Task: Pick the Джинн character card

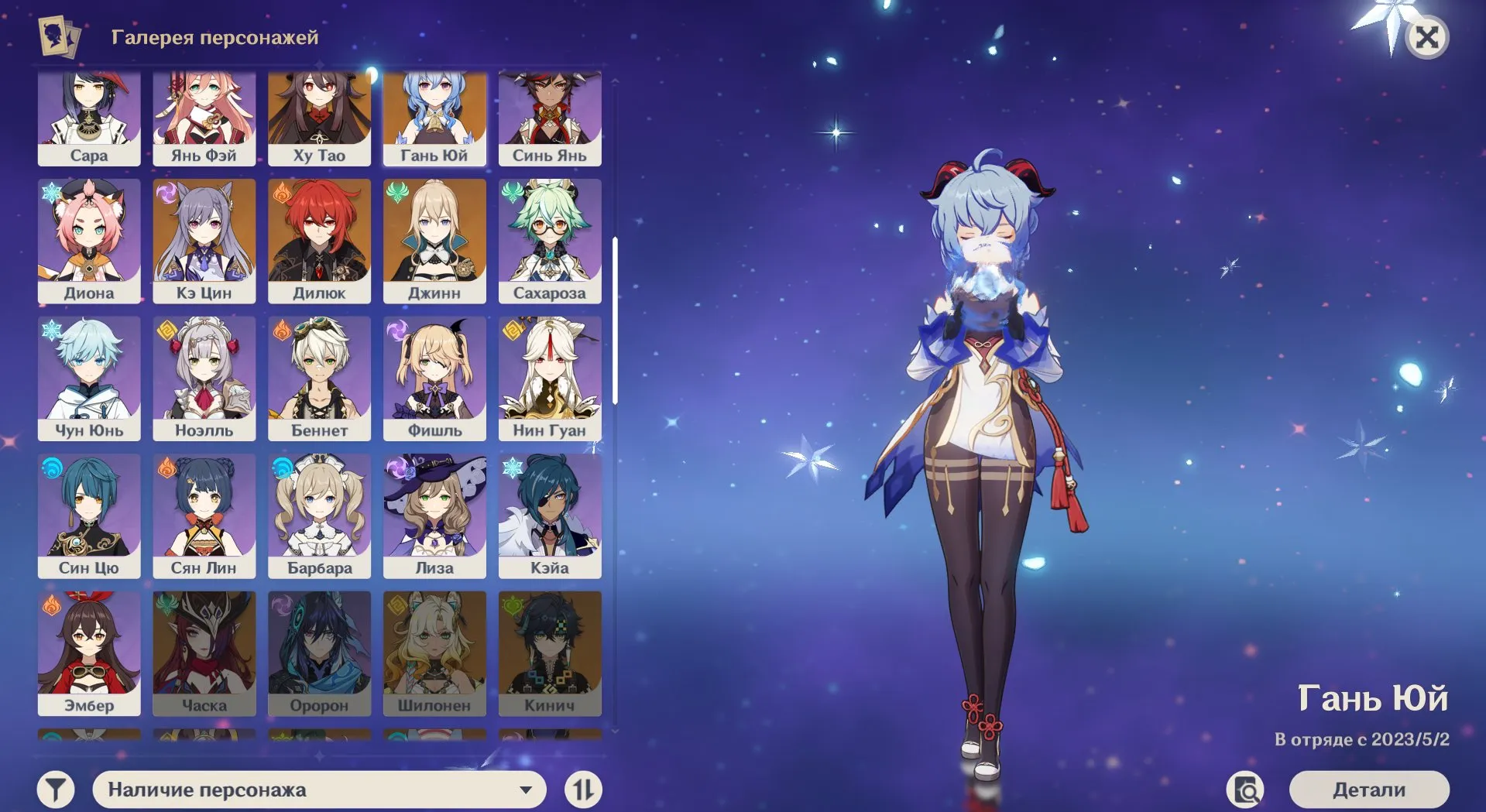Action: click(x=434, y=241)
